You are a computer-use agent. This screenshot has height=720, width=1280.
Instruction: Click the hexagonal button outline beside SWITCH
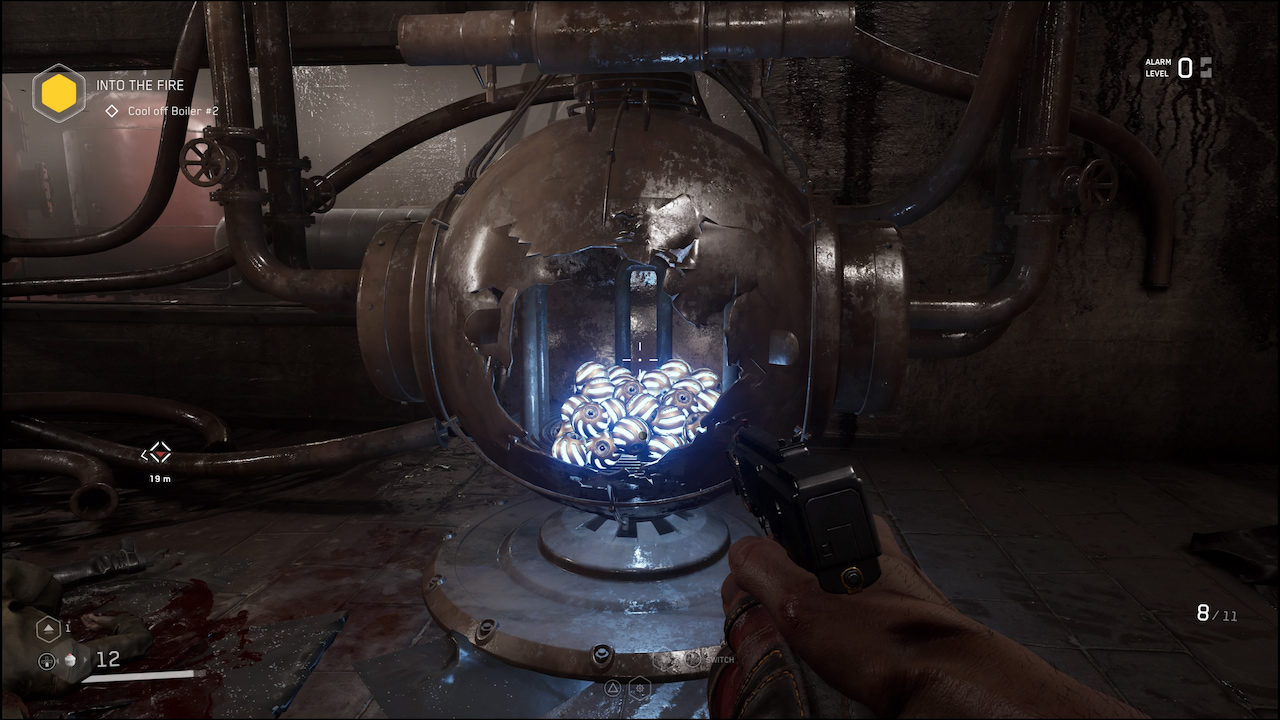point(664,658)
